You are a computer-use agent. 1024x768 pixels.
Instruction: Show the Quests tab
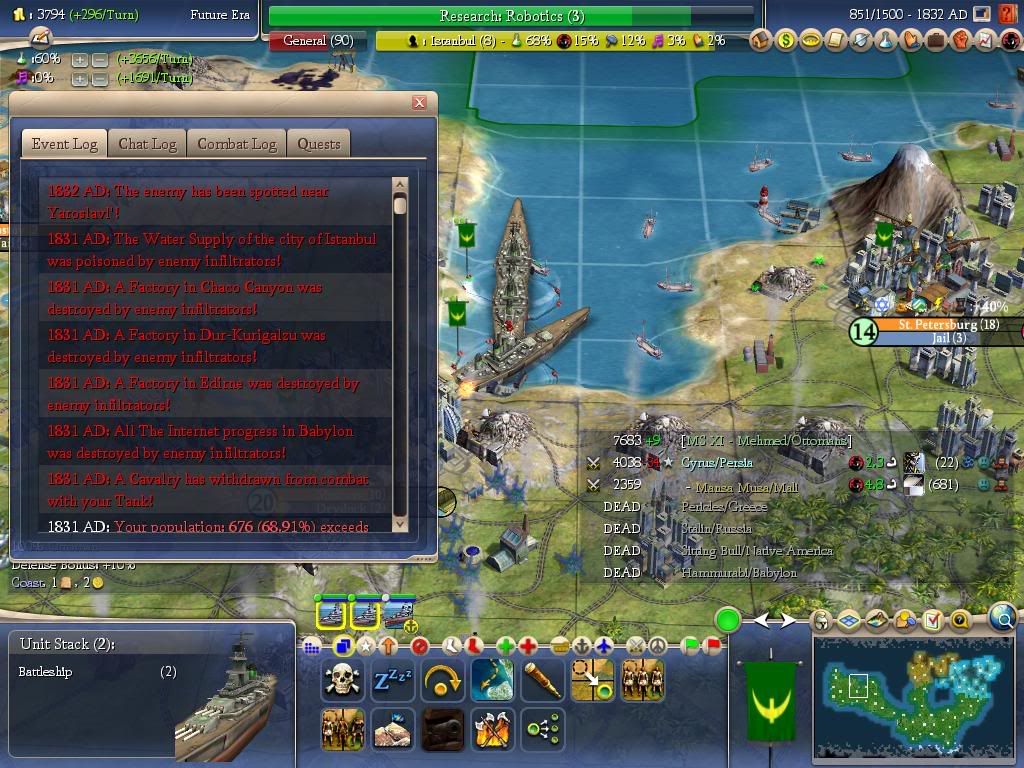point(319,144)
